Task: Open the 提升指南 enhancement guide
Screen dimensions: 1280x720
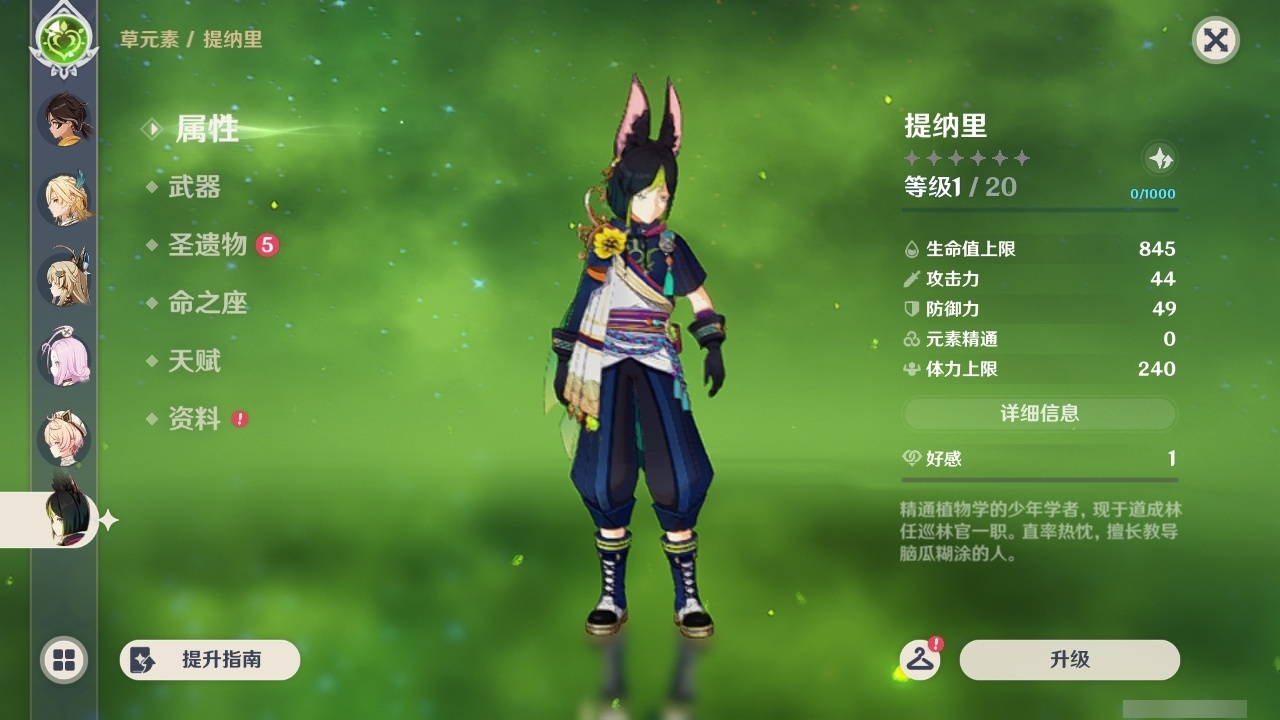Action: click(209, 660)
